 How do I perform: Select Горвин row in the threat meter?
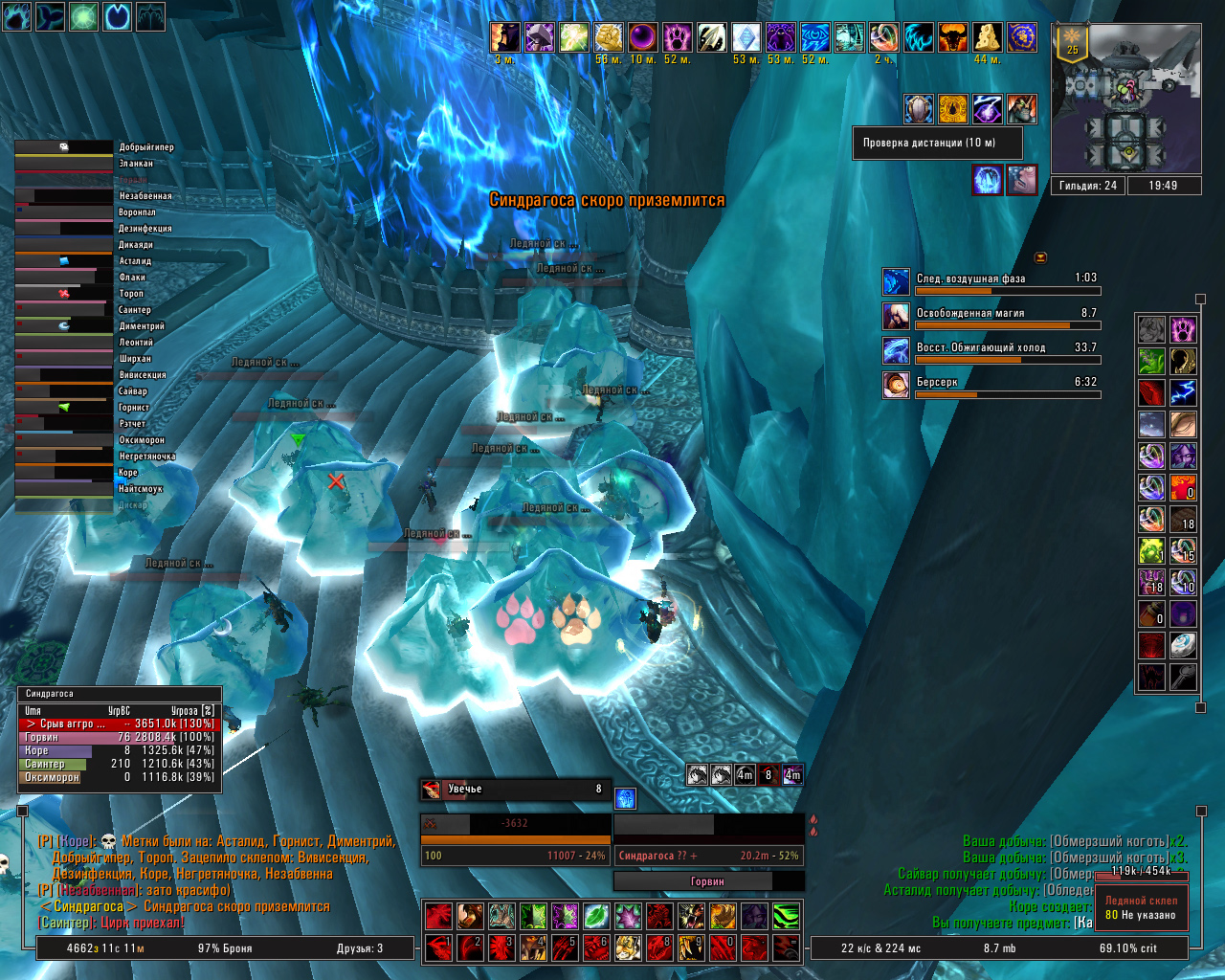(119, 738)
